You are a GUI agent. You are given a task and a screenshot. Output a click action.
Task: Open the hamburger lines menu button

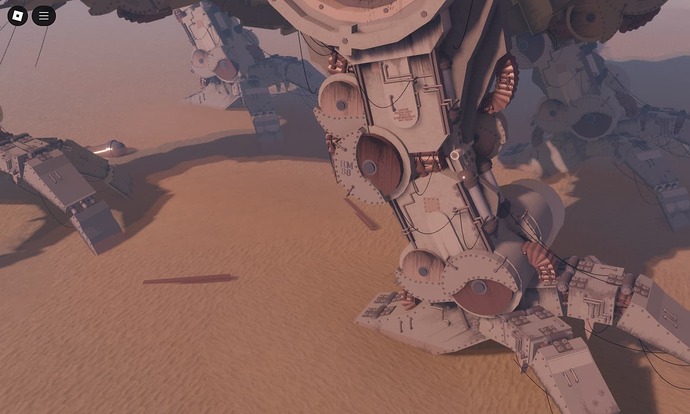pos(43,16)
